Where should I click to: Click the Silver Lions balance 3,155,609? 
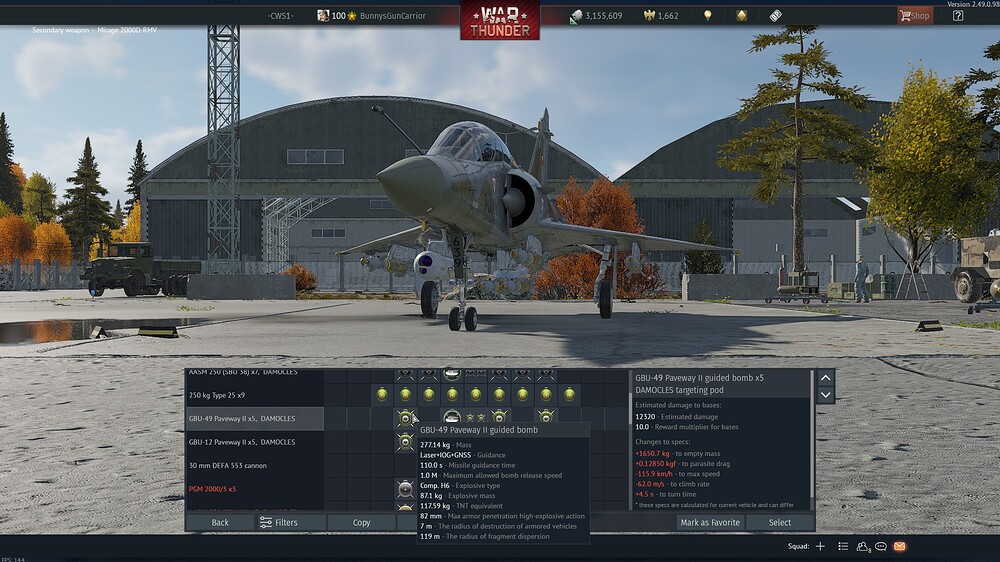pyautogui.click(x=595, y=16)
